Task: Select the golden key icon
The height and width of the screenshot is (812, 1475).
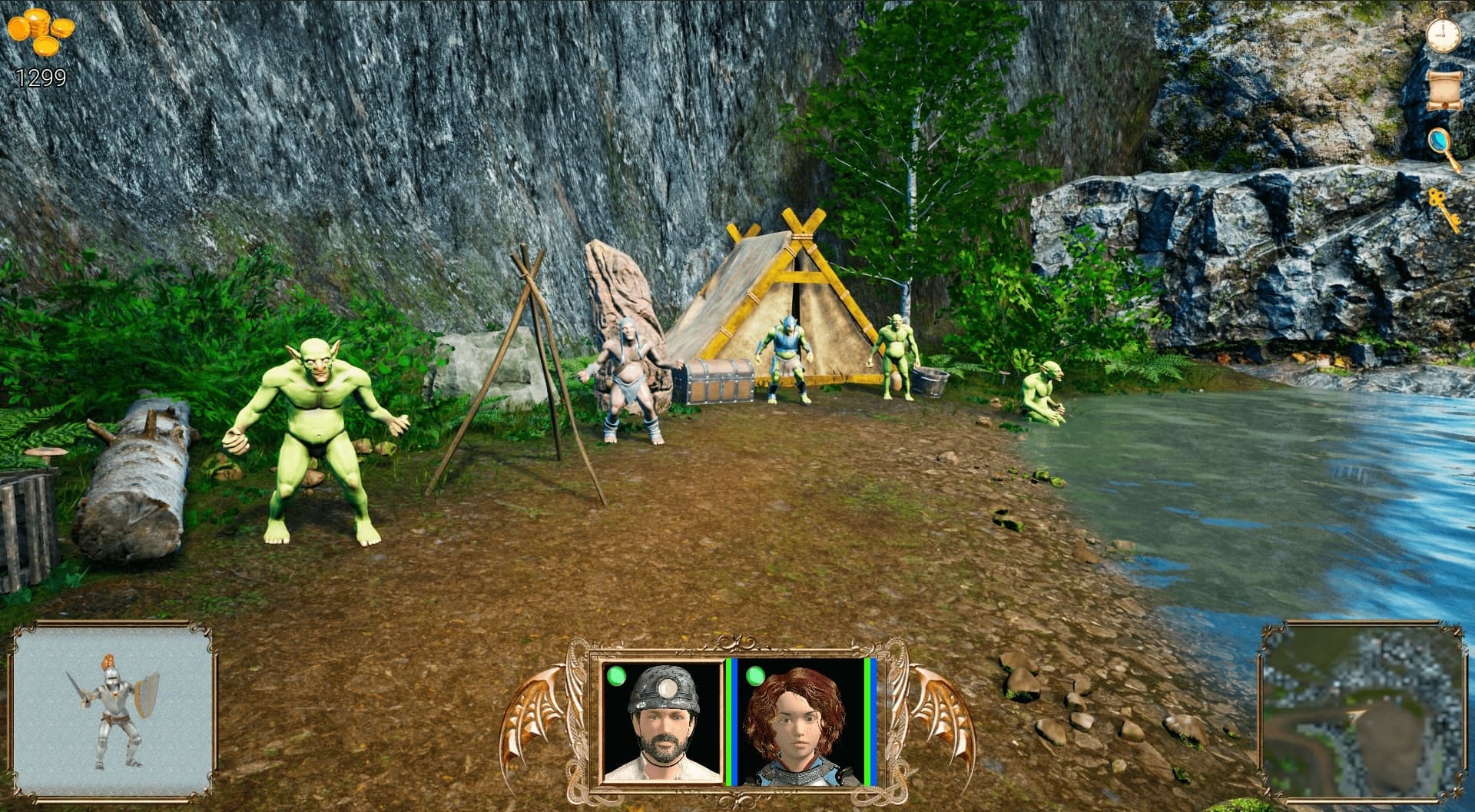Action: (x=1444, y=207)
